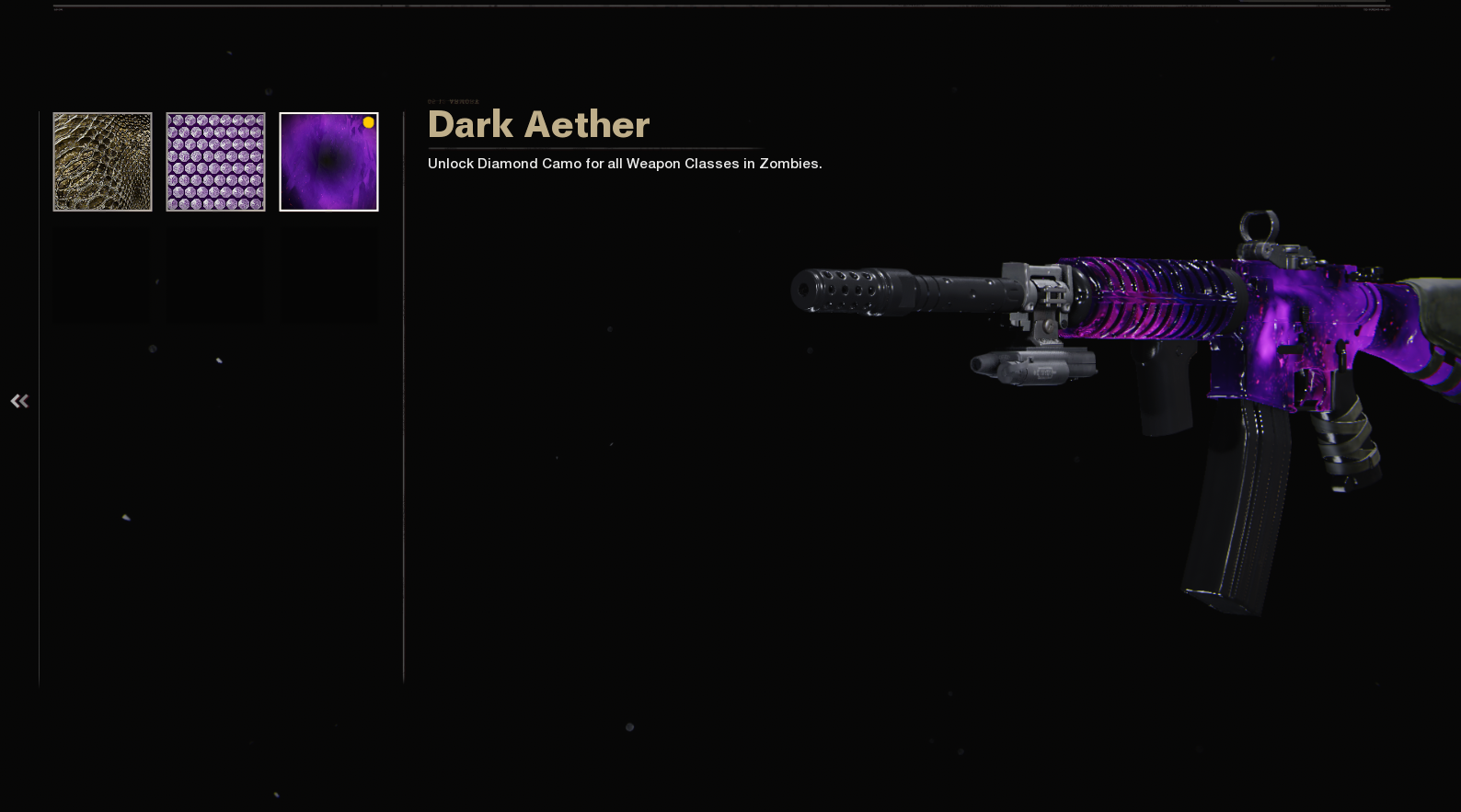Toggle selection of the Diamond camo tile
Image resolution: width=1461 pixels, height=812 pixels.
pos(215,161)
